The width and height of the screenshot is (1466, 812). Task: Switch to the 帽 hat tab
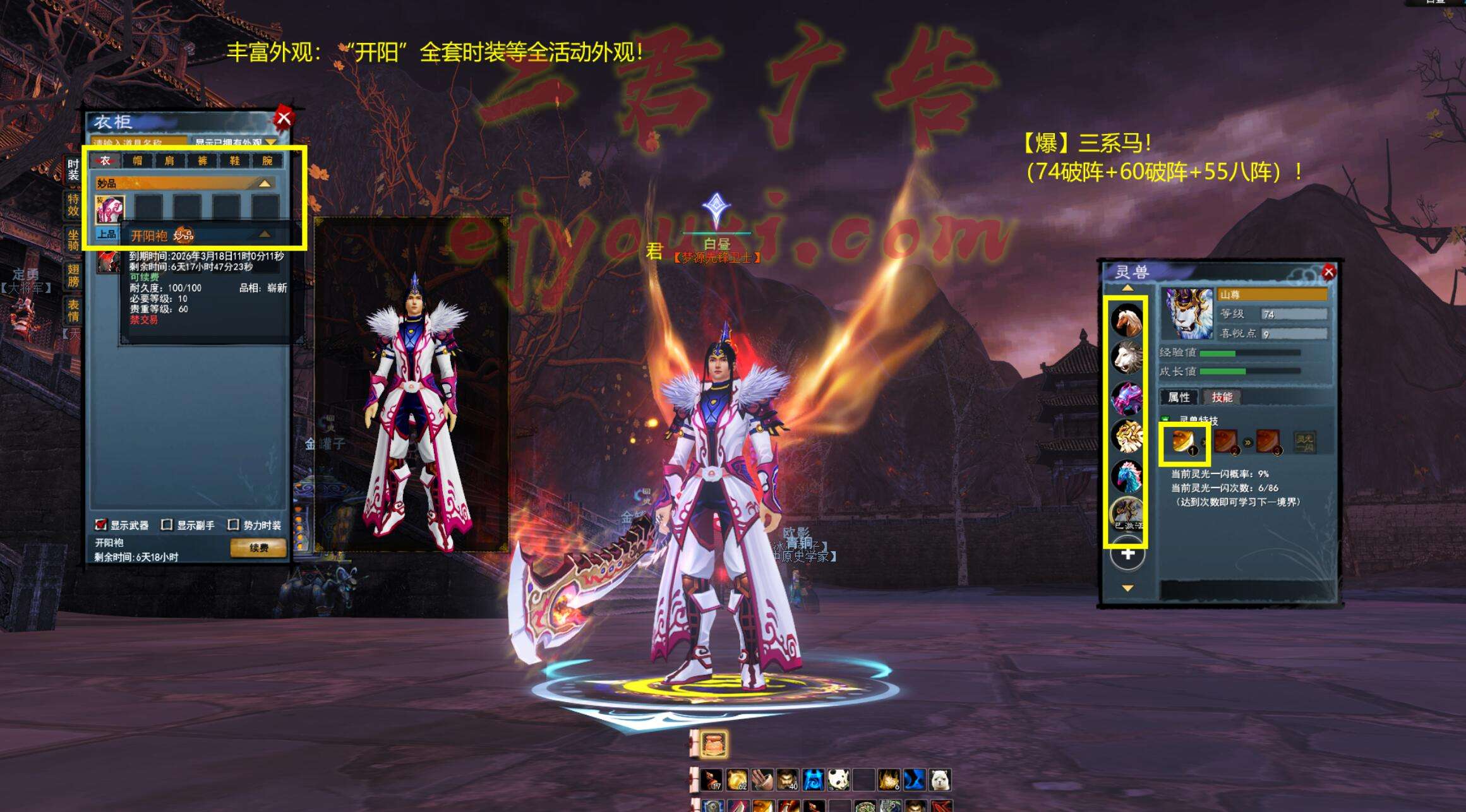[x=137, y=160]
